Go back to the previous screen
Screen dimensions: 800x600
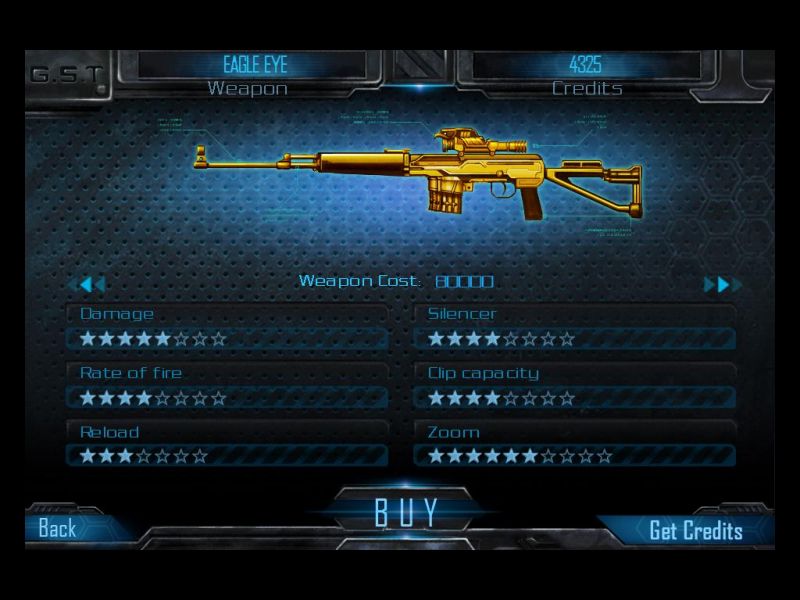[58, 529]
